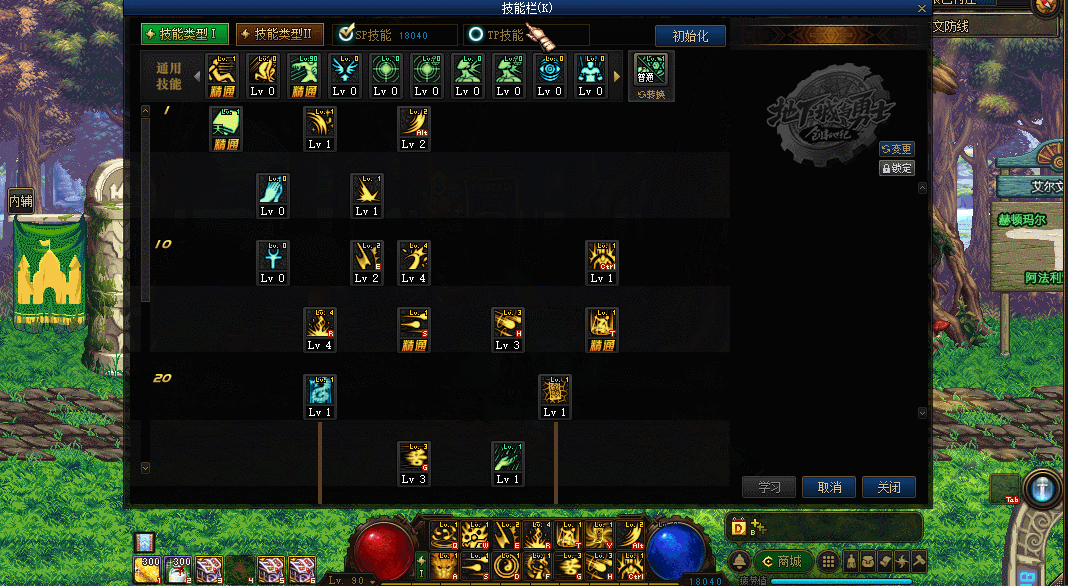Click the 关闭 close button
Viewport: 1068px width, 586px height.
889,487
